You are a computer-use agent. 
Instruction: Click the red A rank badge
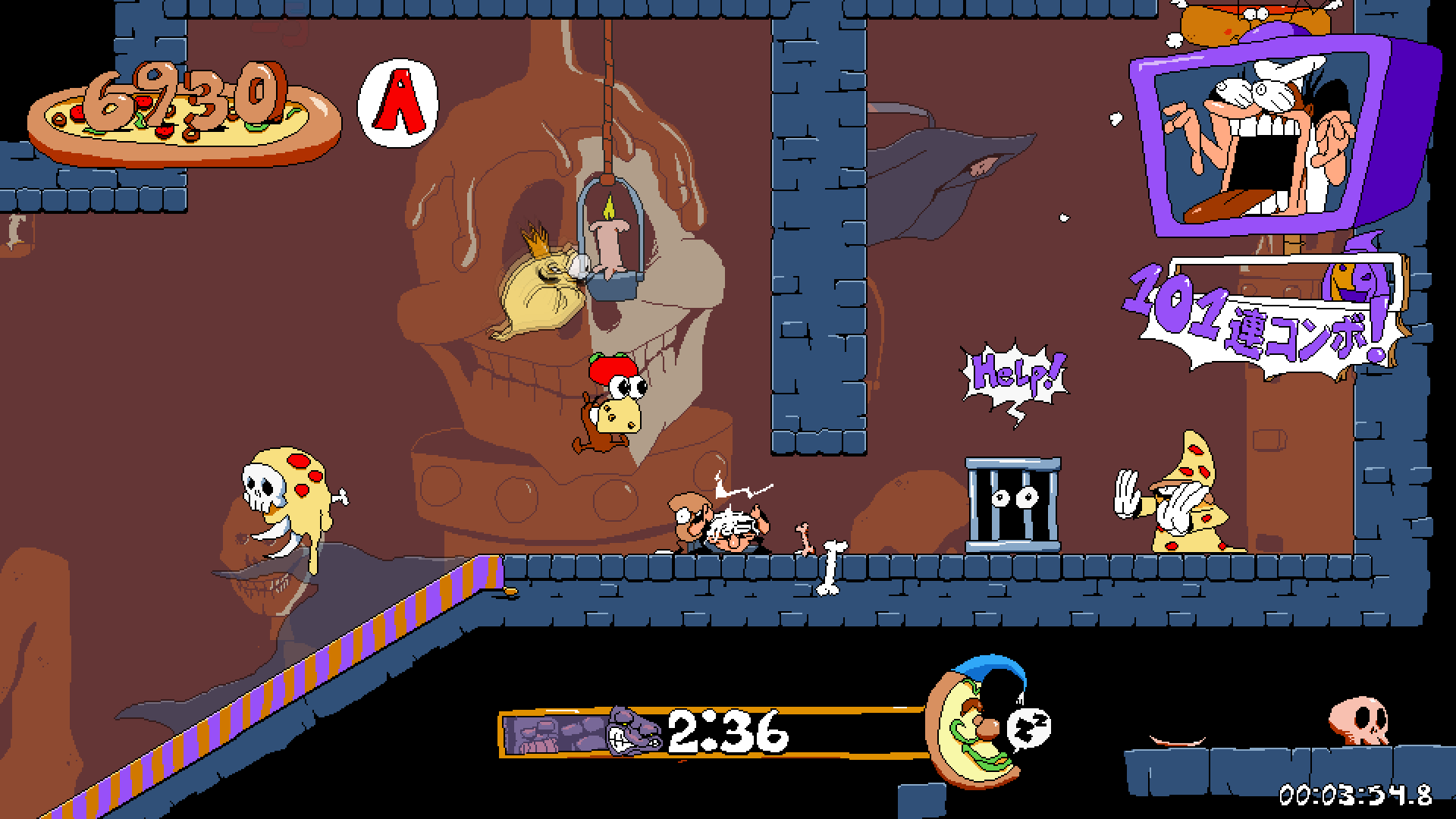398,104
